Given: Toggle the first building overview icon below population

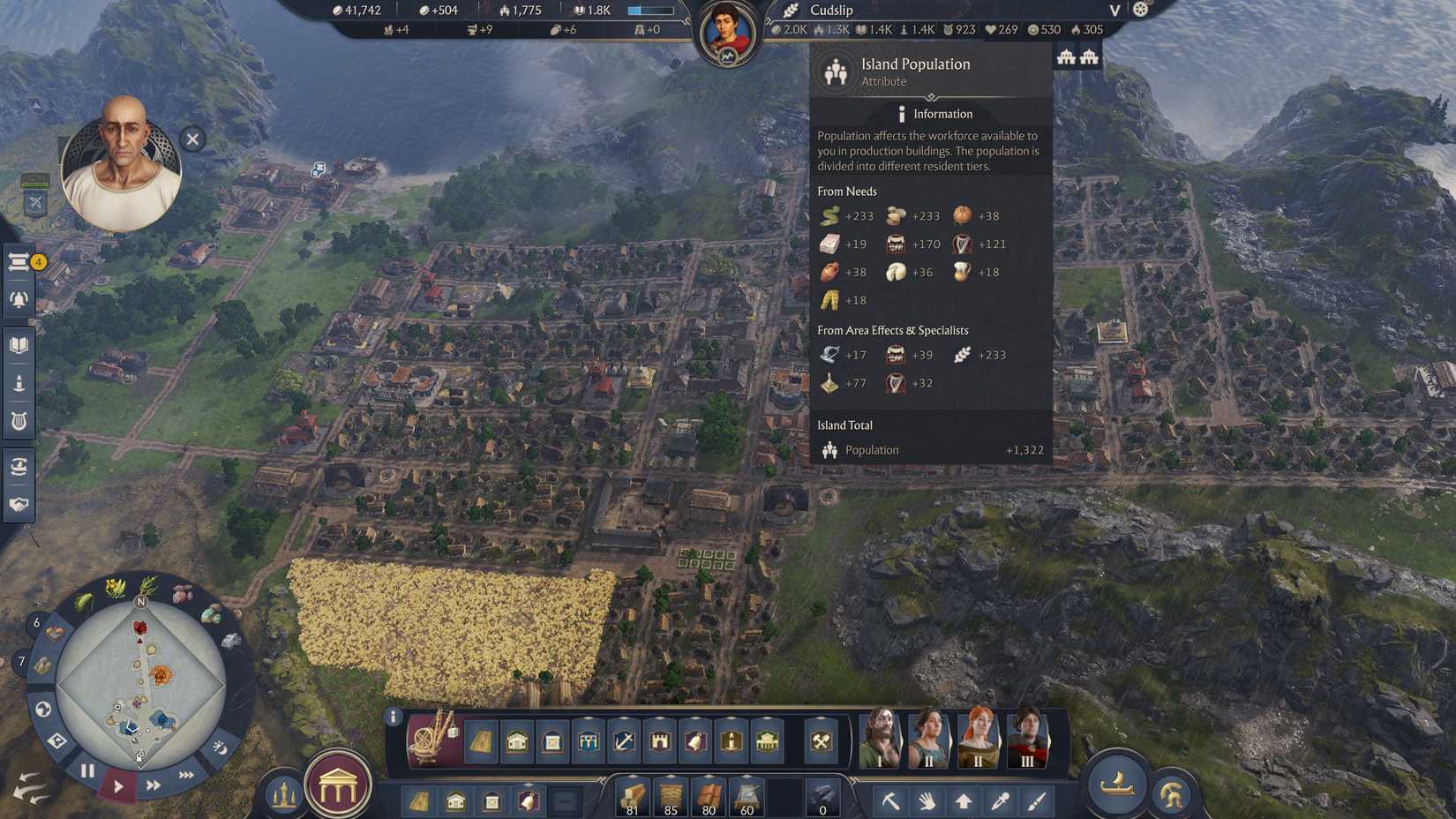Looking at the screenshot, I should coord(1065,55).
